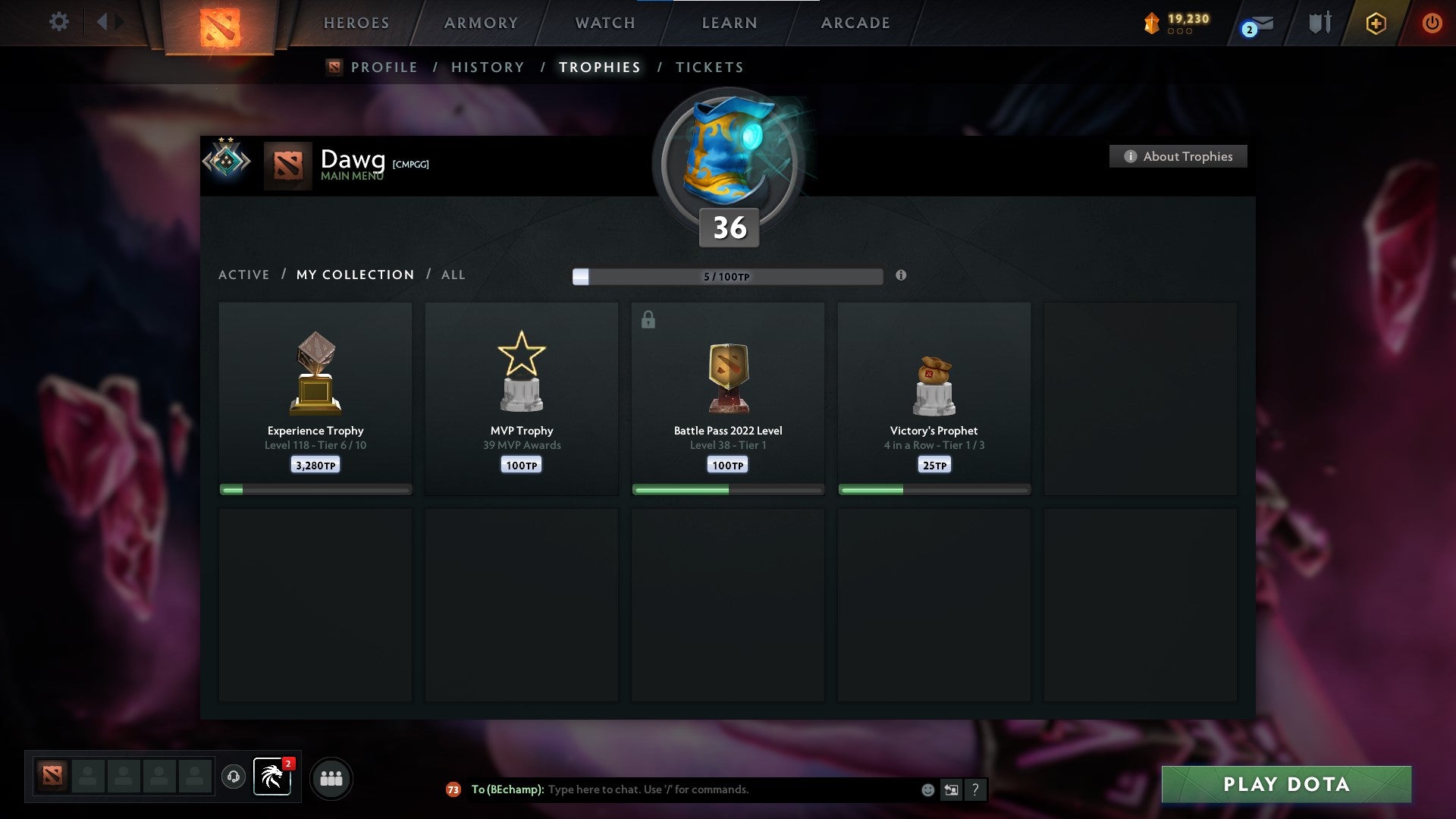
Task: Open the Settings gear
Action: tap(58, 22)
